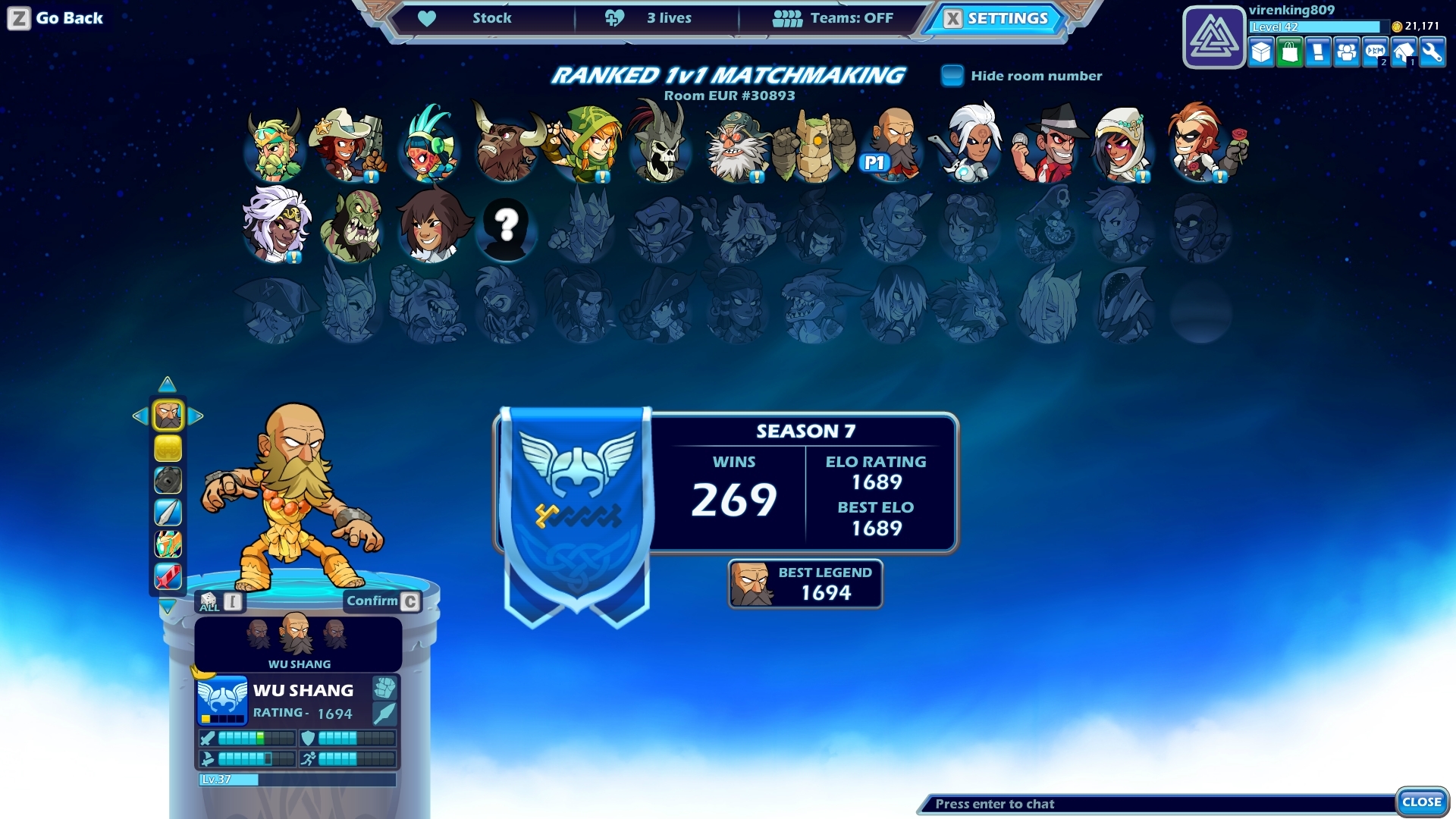Click the up arrow above the skin selector
1456x819 pixels.
166,385
